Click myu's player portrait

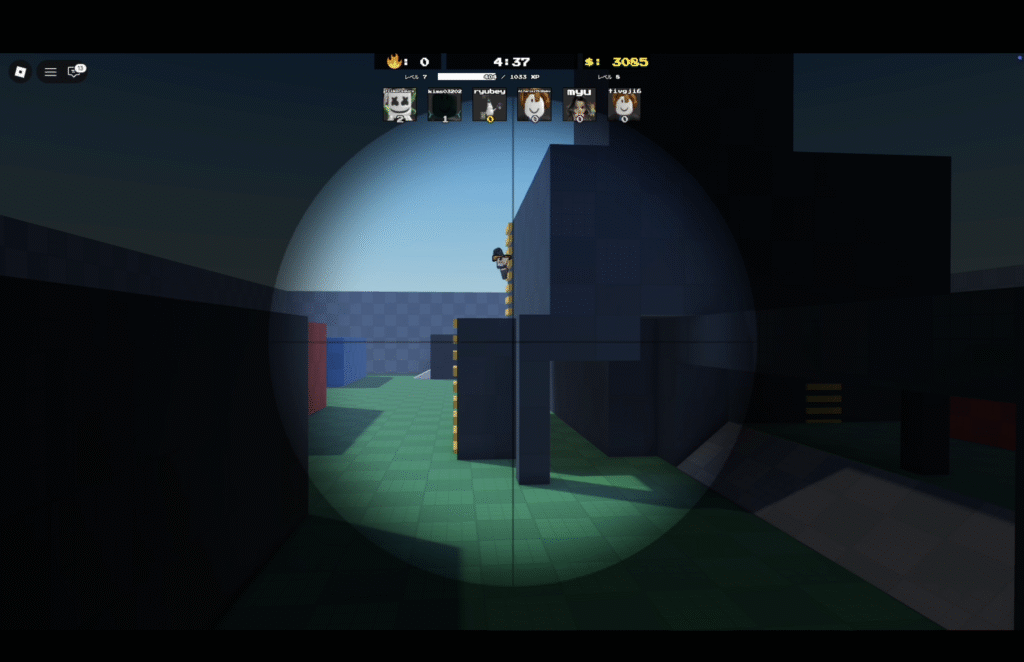579,105
